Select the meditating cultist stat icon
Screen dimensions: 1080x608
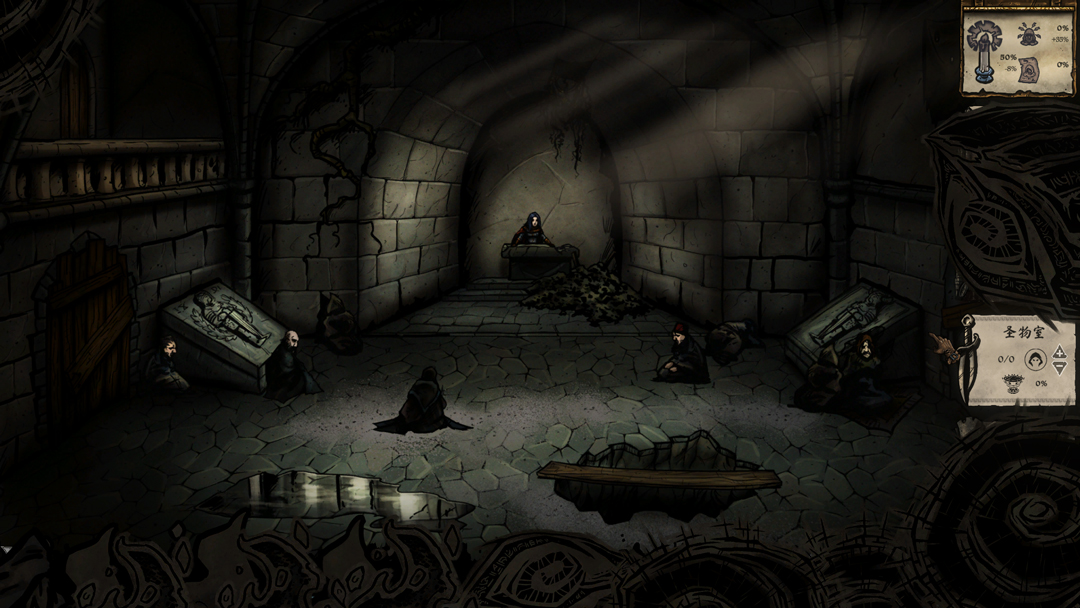coord(1030,34)
